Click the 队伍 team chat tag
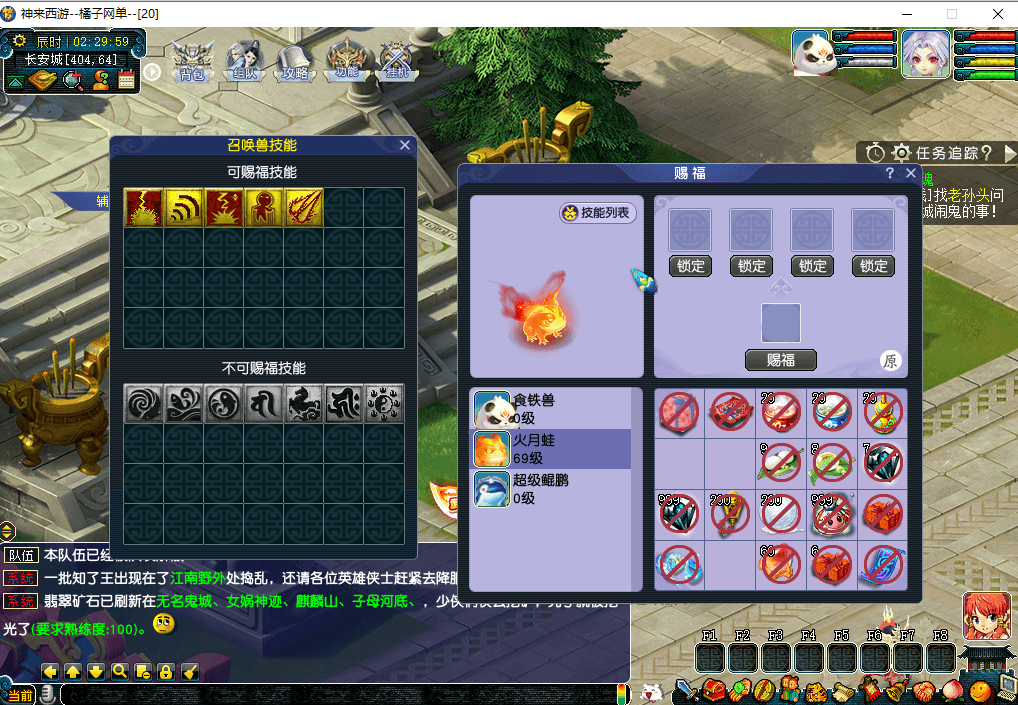 tap(21, 556)
